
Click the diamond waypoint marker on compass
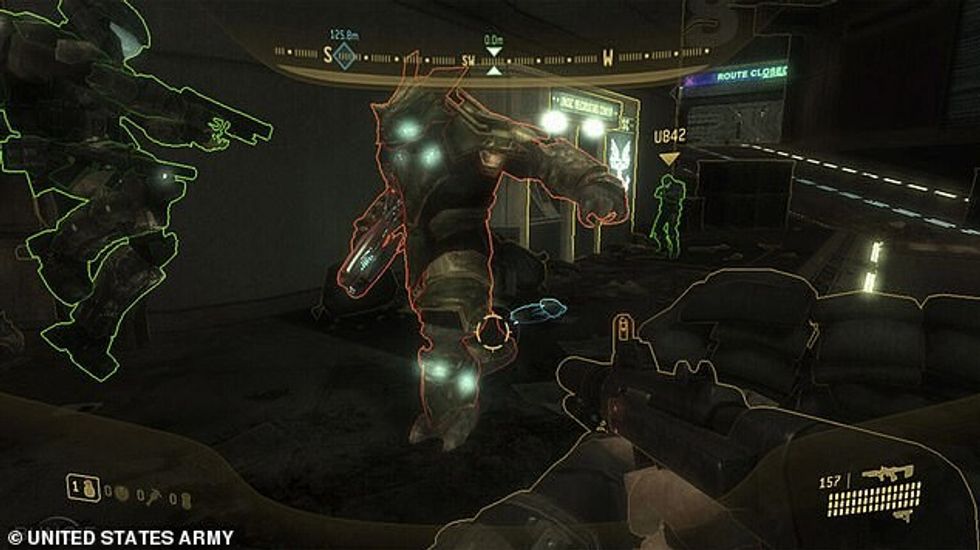(x=343, y=56)
